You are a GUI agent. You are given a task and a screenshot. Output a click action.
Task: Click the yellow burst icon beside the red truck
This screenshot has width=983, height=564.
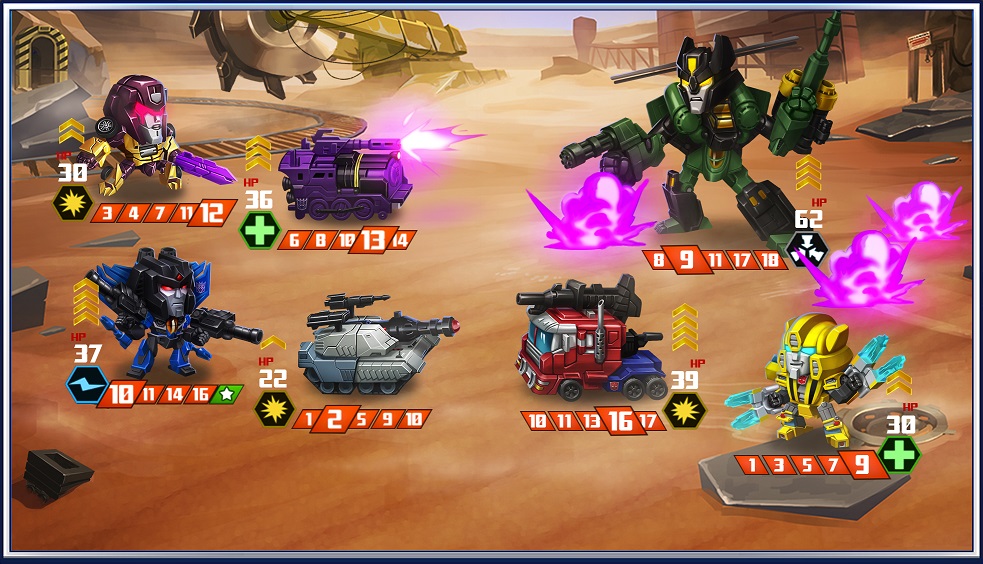[685, 409]
